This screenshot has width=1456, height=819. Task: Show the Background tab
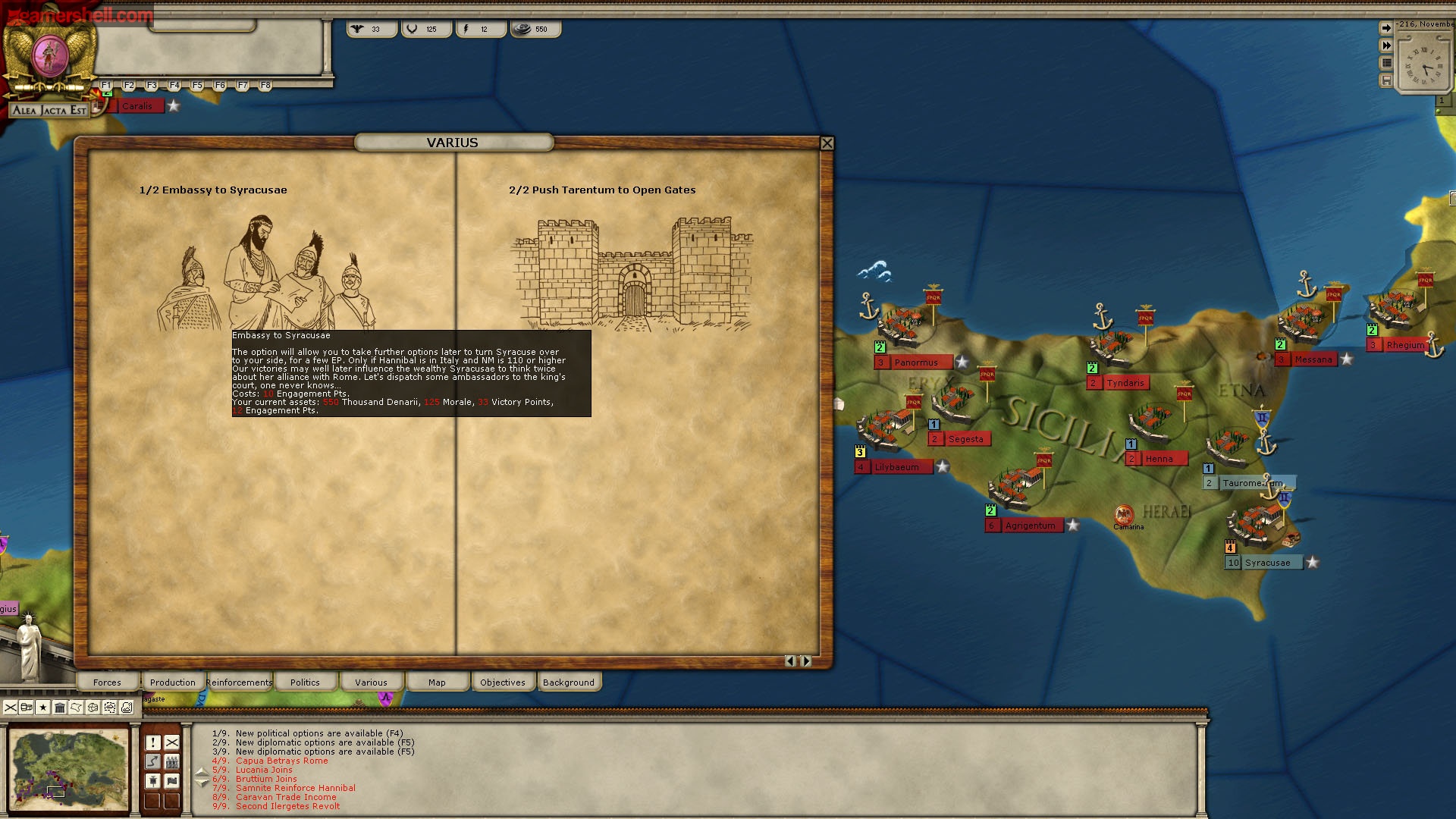[569, 682]
